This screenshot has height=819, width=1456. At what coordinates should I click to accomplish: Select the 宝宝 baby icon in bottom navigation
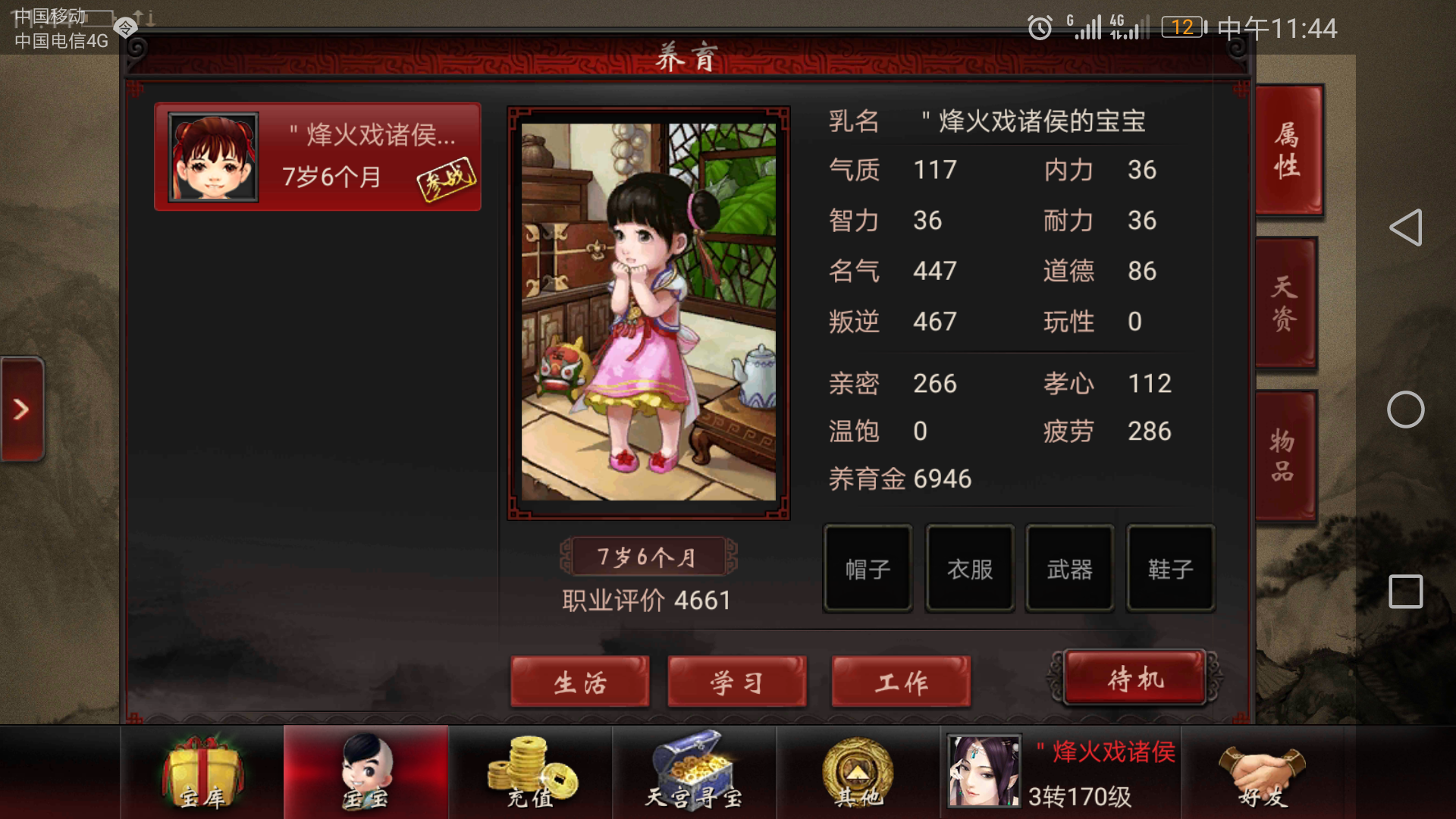[367, 772]
